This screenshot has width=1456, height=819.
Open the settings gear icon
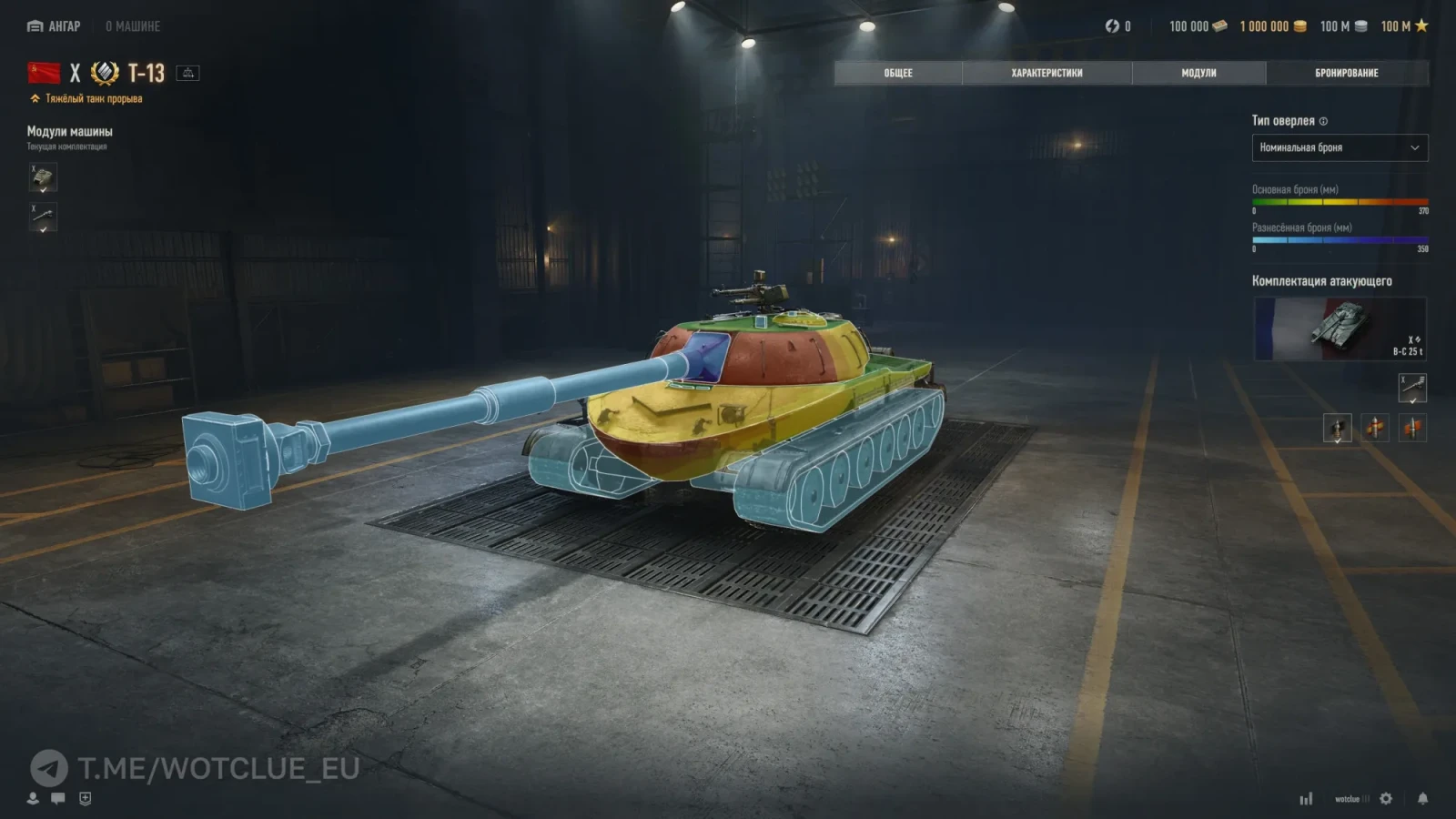tap(1386, 798)
